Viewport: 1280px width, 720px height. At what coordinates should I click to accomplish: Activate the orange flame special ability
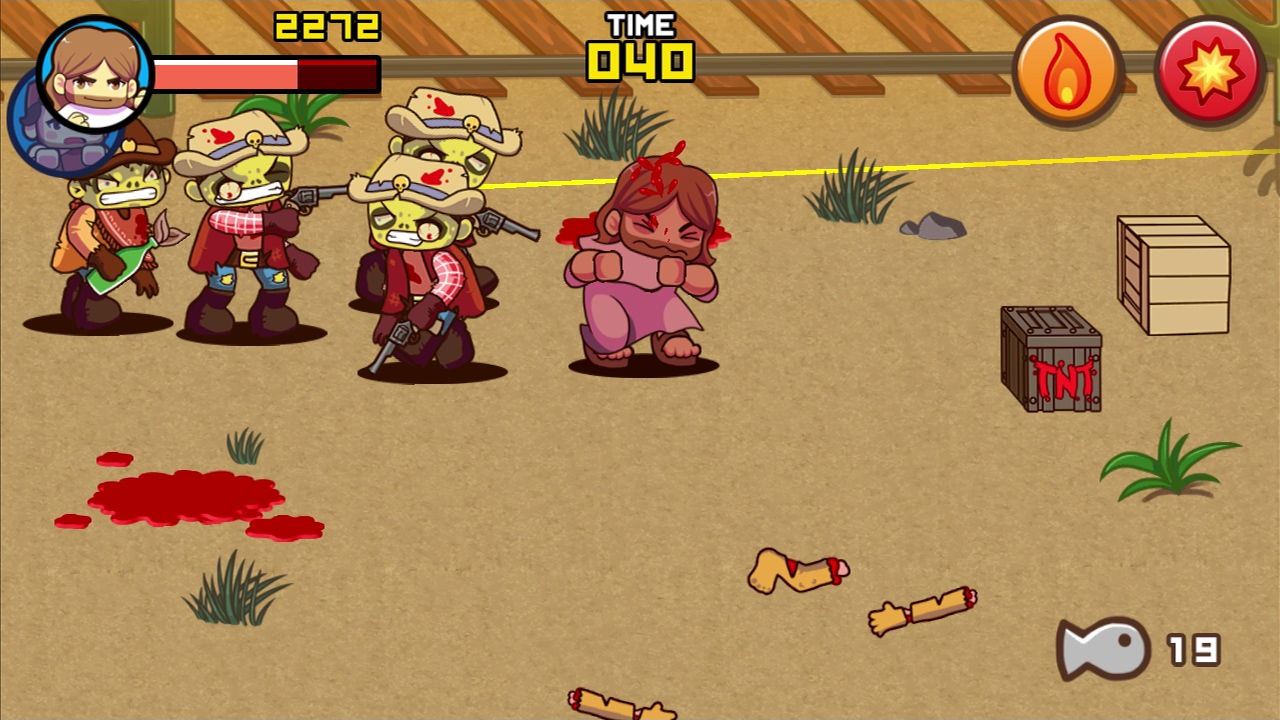(x=1067, y=72)
